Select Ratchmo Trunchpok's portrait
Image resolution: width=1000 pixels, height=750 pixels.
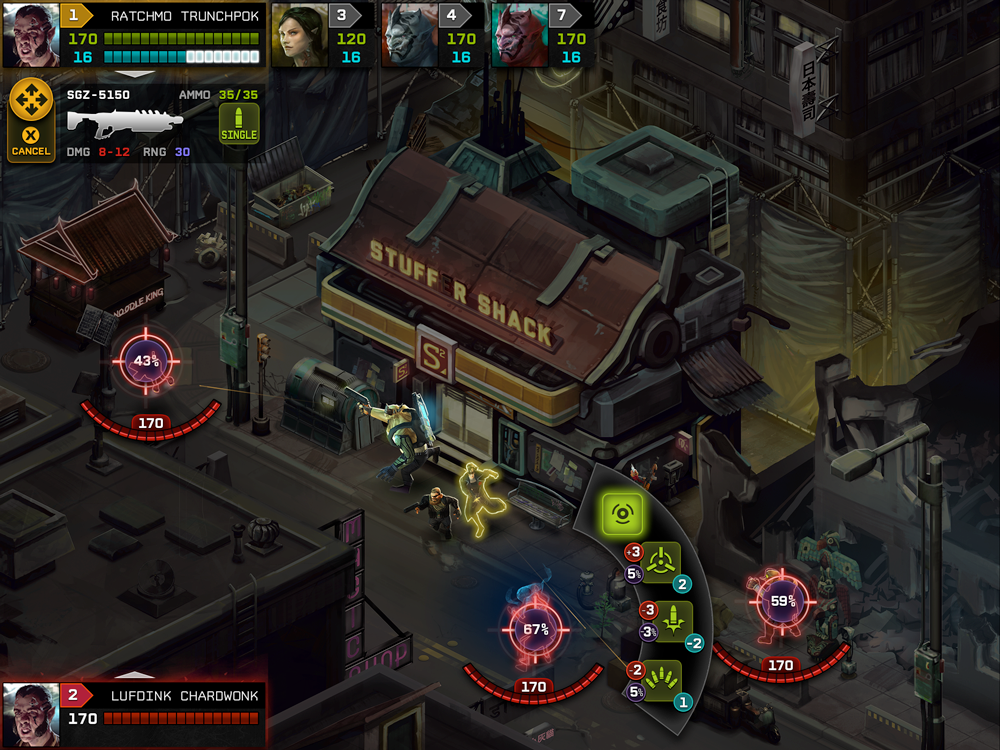tap(31, 33)
